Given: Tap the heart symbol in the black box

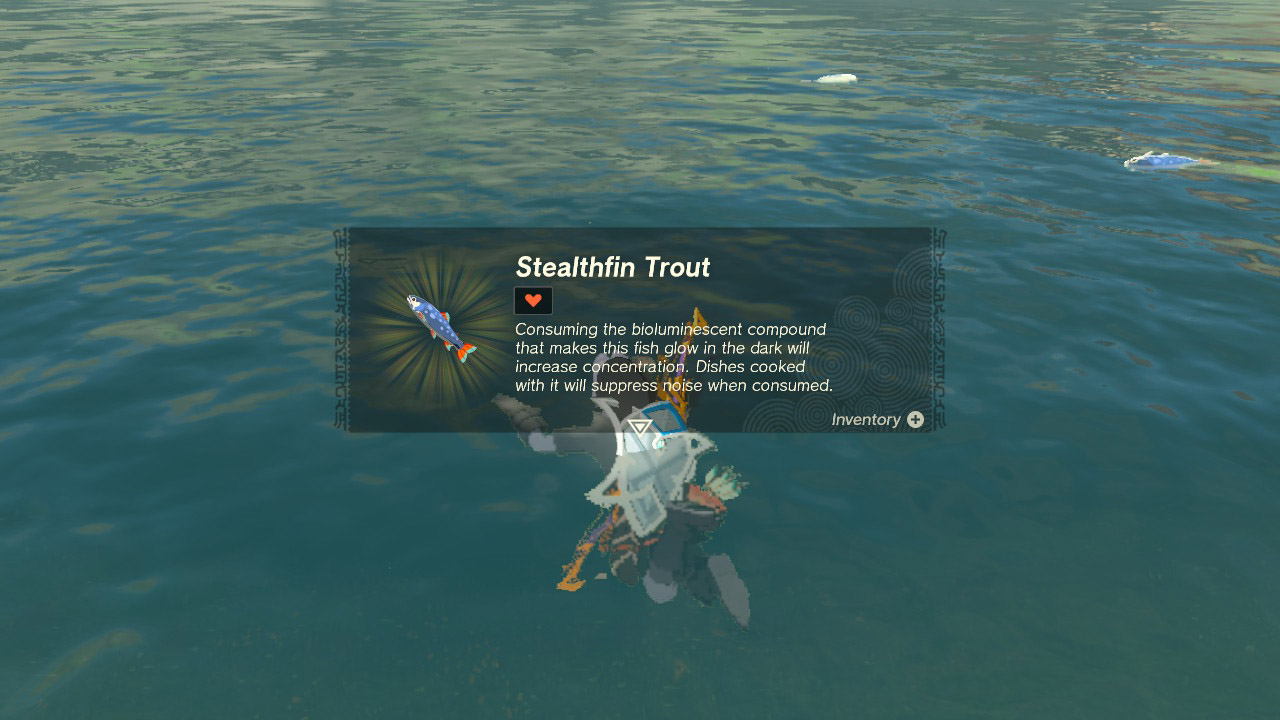Looking at the screenshot, I should coord(531,299).
